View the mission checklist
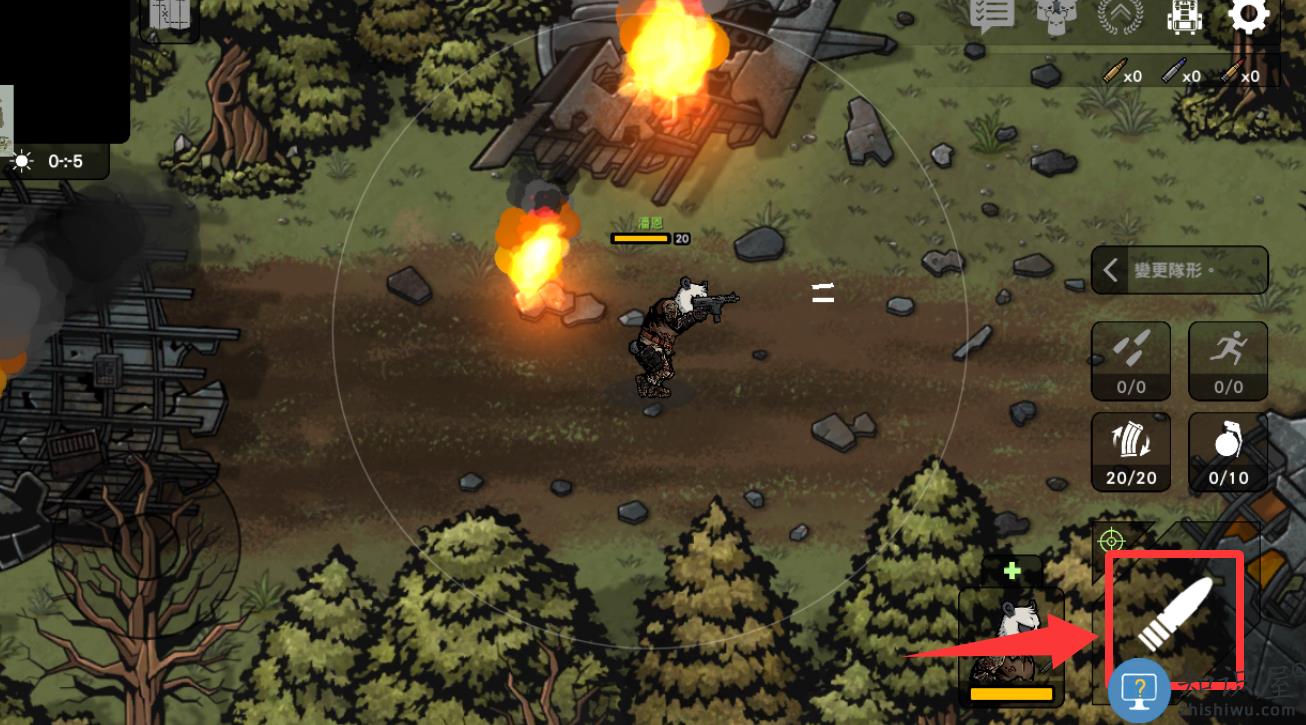The image size is (1306, 725). pyautogui.click(x=992, y=15)
